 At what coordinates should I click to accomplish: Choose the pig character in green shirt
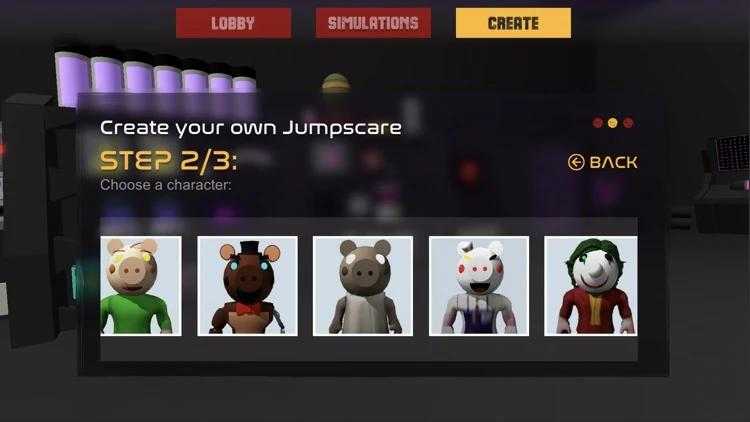click(x=141, y=286)
